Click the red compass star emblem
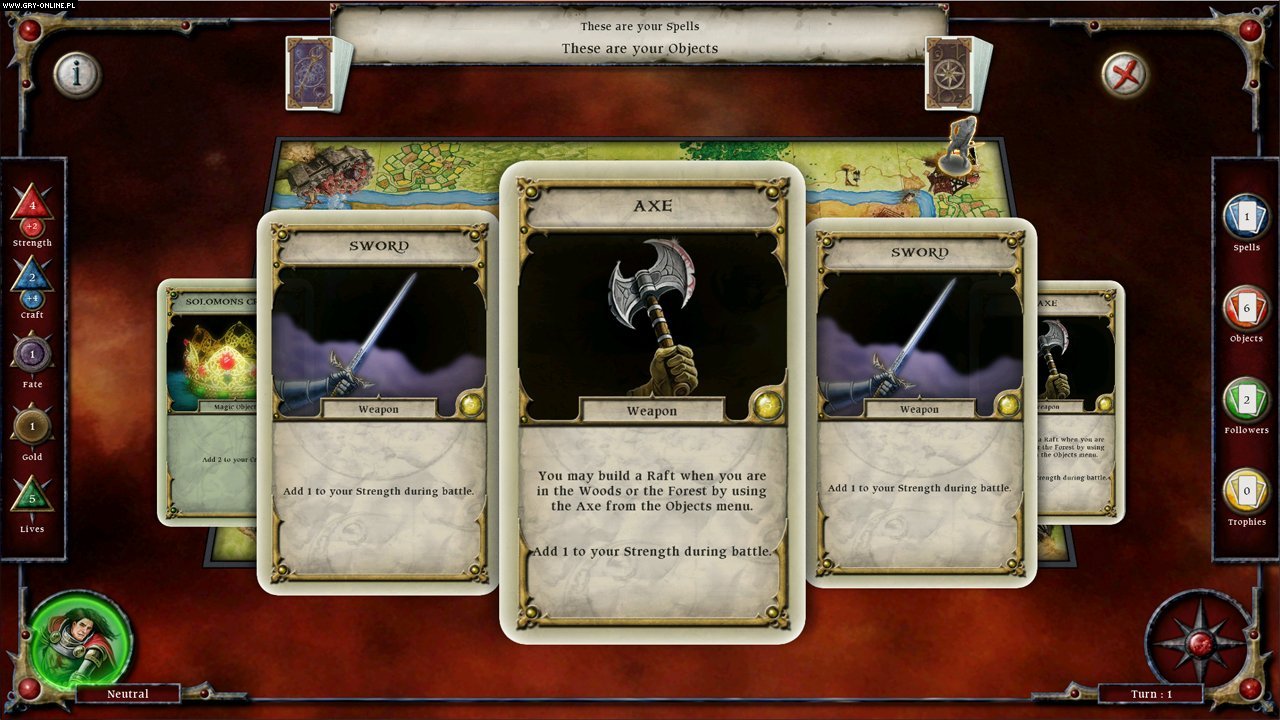Image resolution: width=1280 pixels, height=720 pixels. [1199, 642]
